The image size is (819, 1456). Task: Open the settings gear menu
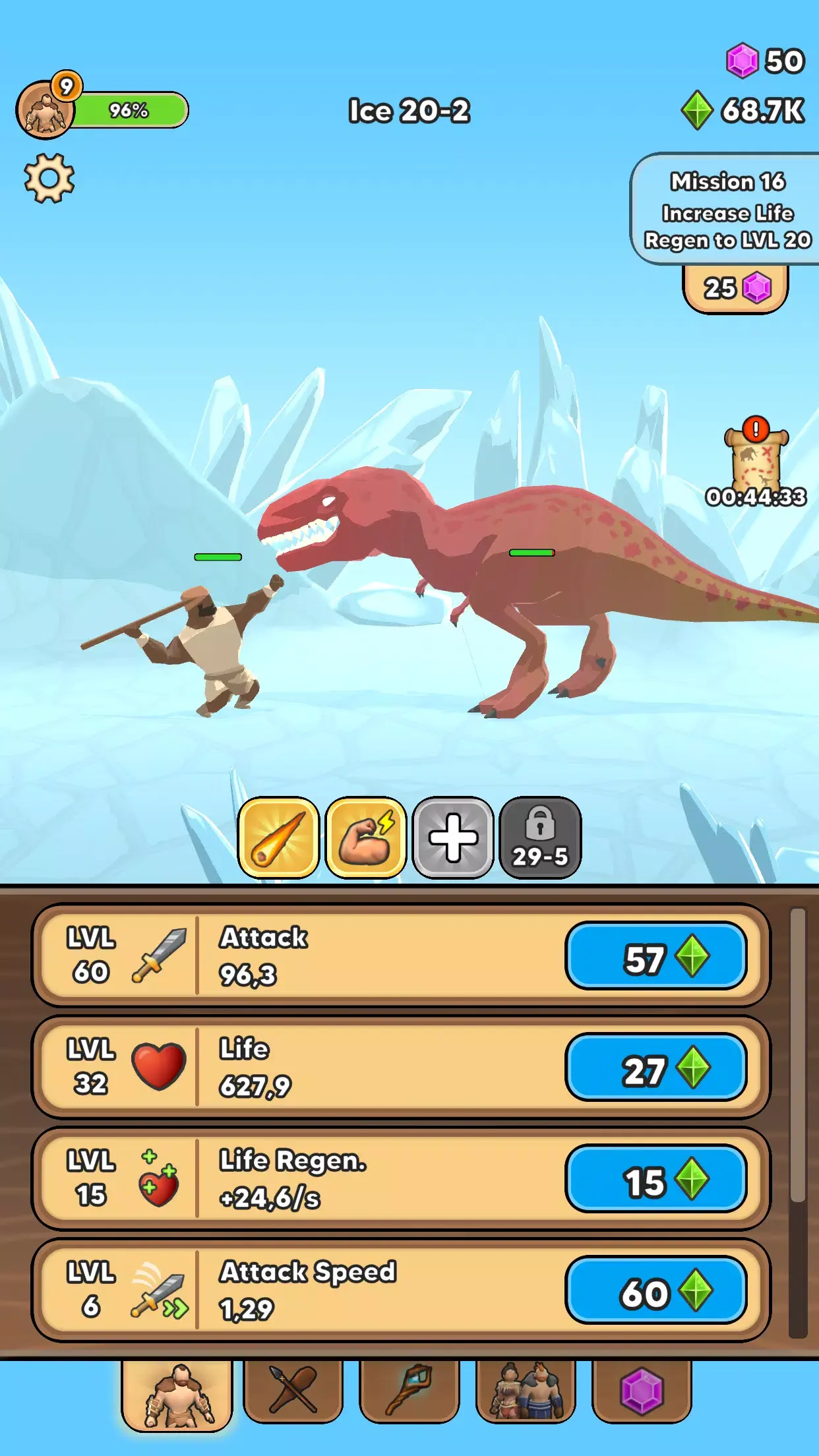point(49,178)
